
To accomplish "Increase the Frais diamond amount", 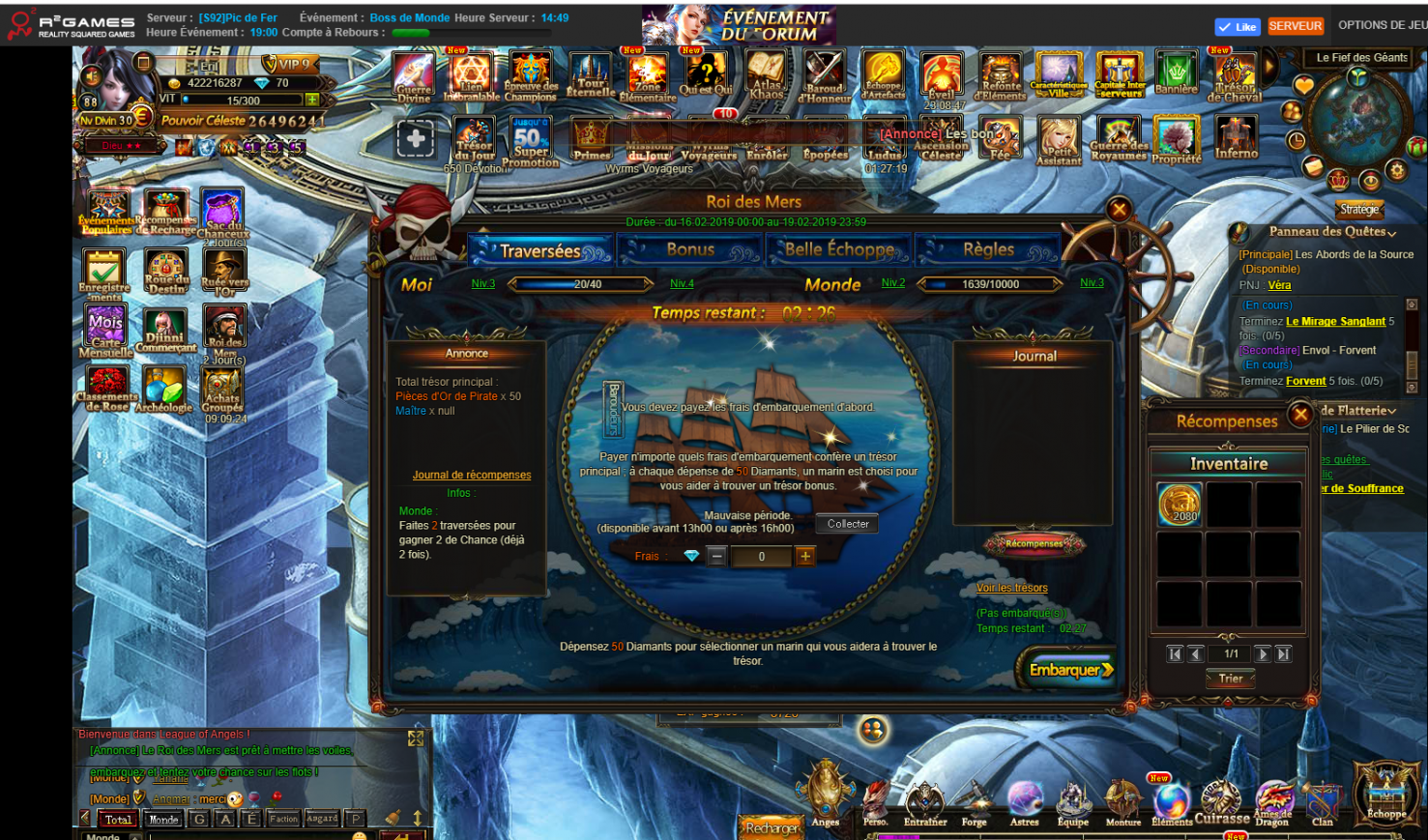I will tap(805, 556).
